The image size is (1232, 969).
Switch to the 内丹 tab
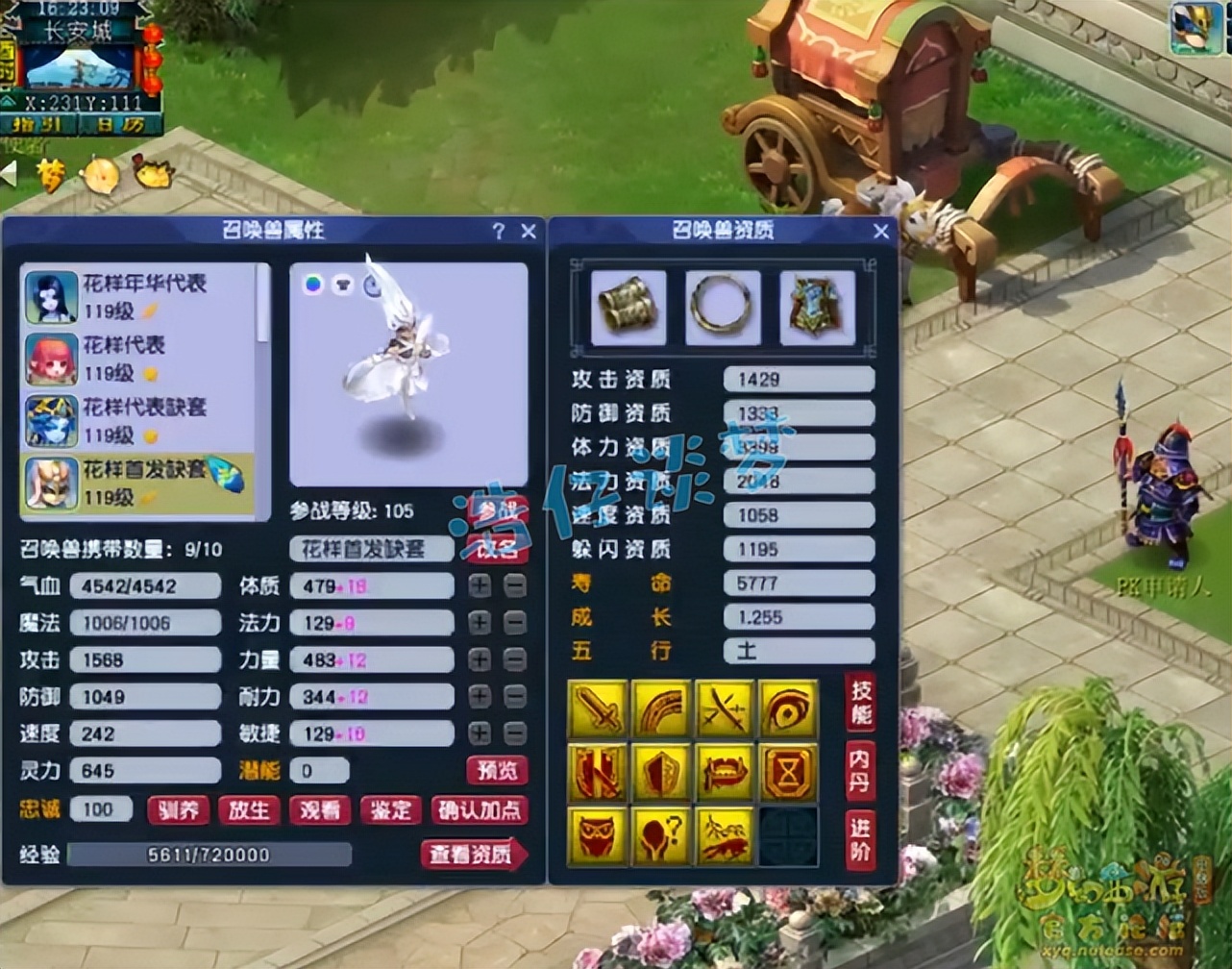860,771
